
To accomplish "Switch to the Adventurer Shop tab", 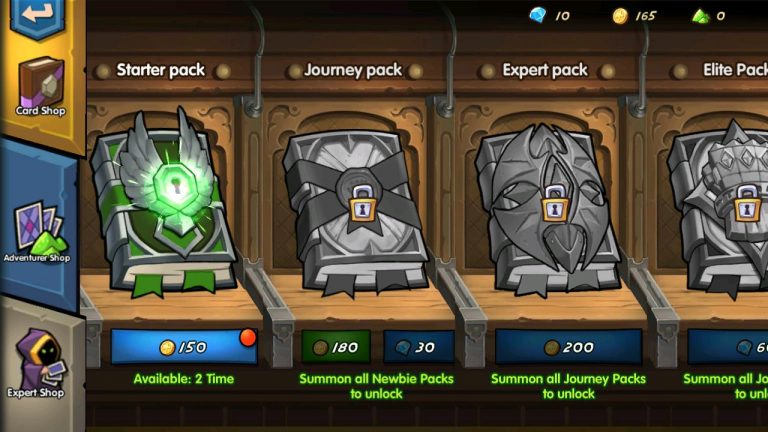I will pos(38,230).
